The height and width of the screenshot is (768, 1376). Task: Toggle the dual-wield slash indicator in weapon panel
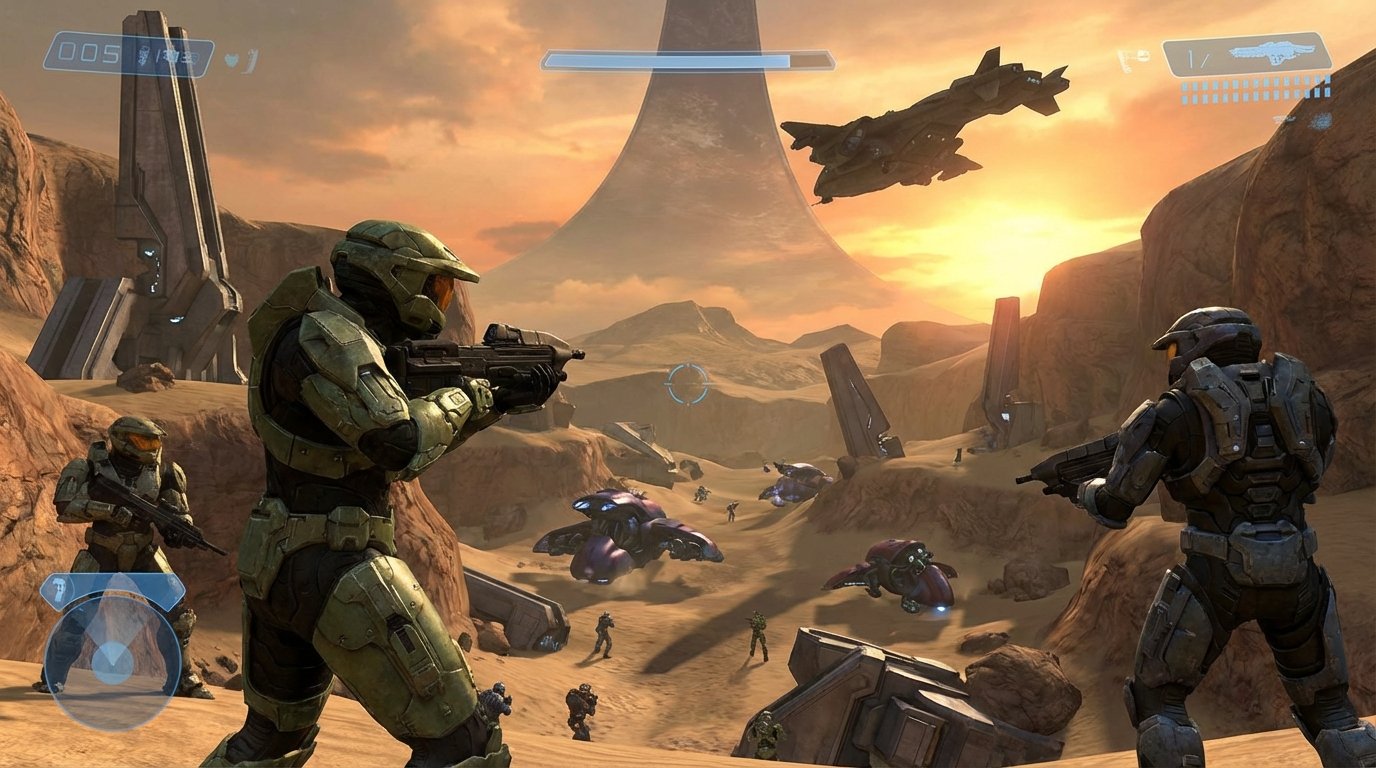click(x=1197, y=58)
